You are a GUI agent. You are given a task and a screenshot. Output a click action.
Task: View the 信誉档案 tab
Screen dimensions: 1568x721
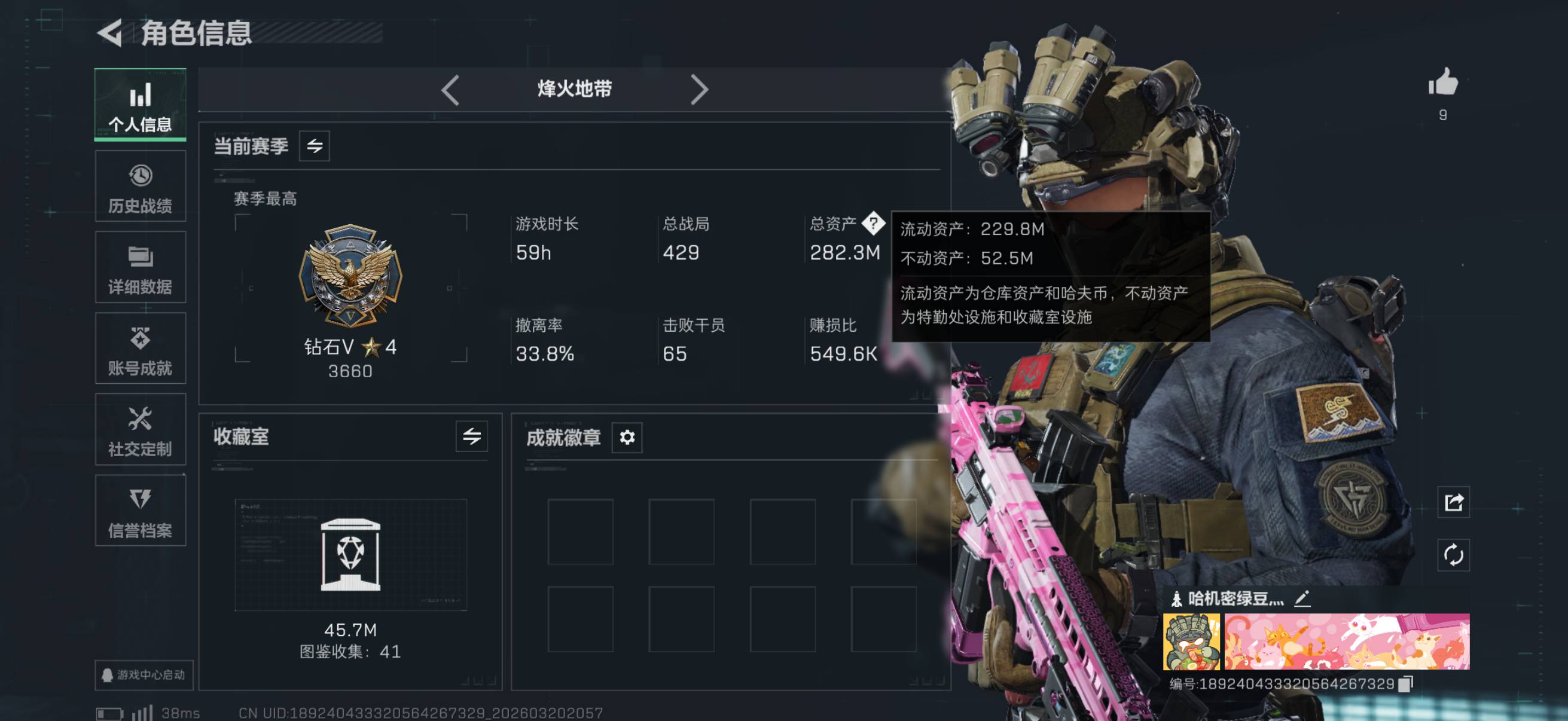(140, 511)
